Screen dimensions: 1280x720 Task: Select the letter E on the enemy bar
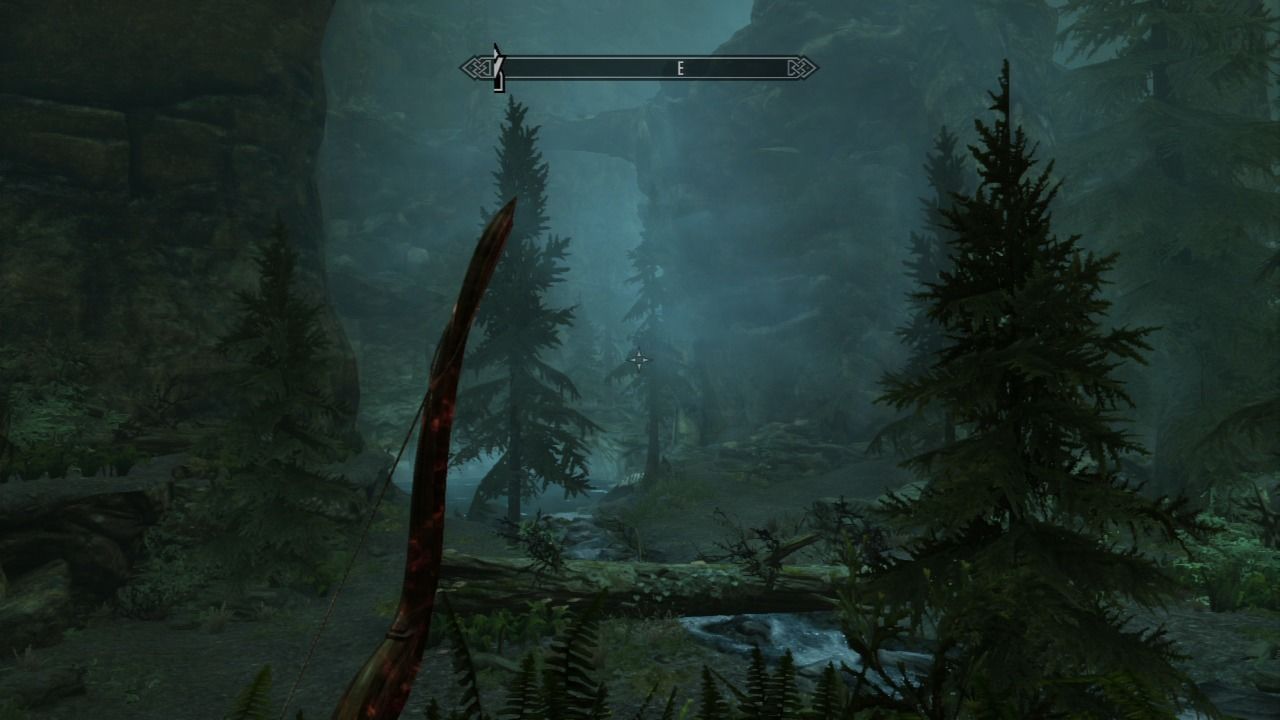coord(680,67)
